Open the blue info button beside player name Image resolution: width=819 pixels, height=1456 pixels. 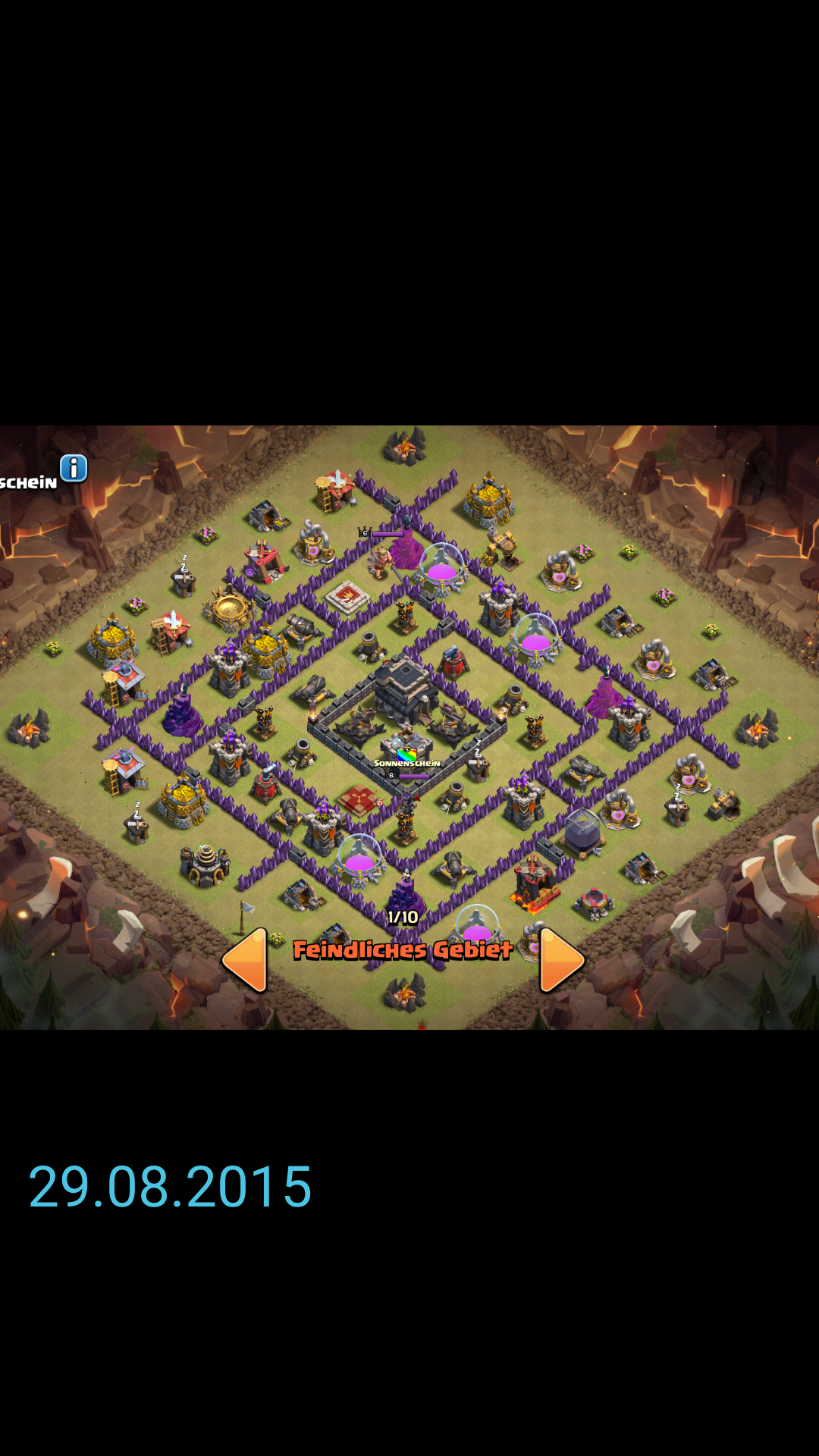click(74, 469)
